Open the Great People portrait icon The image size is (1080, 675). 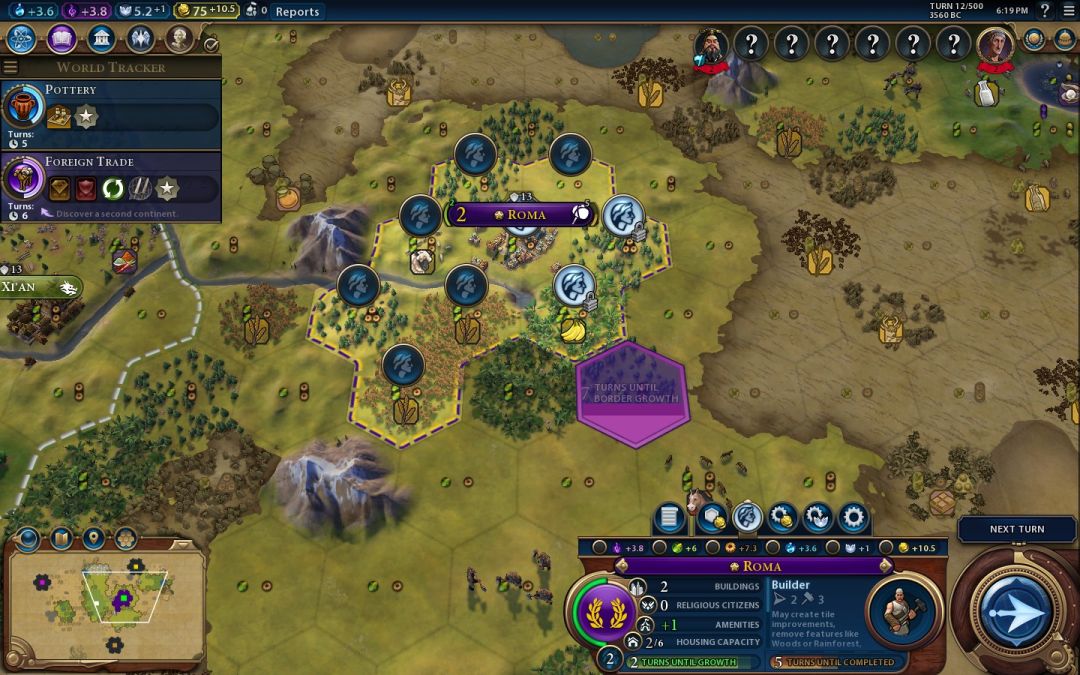tap(180, 39)
